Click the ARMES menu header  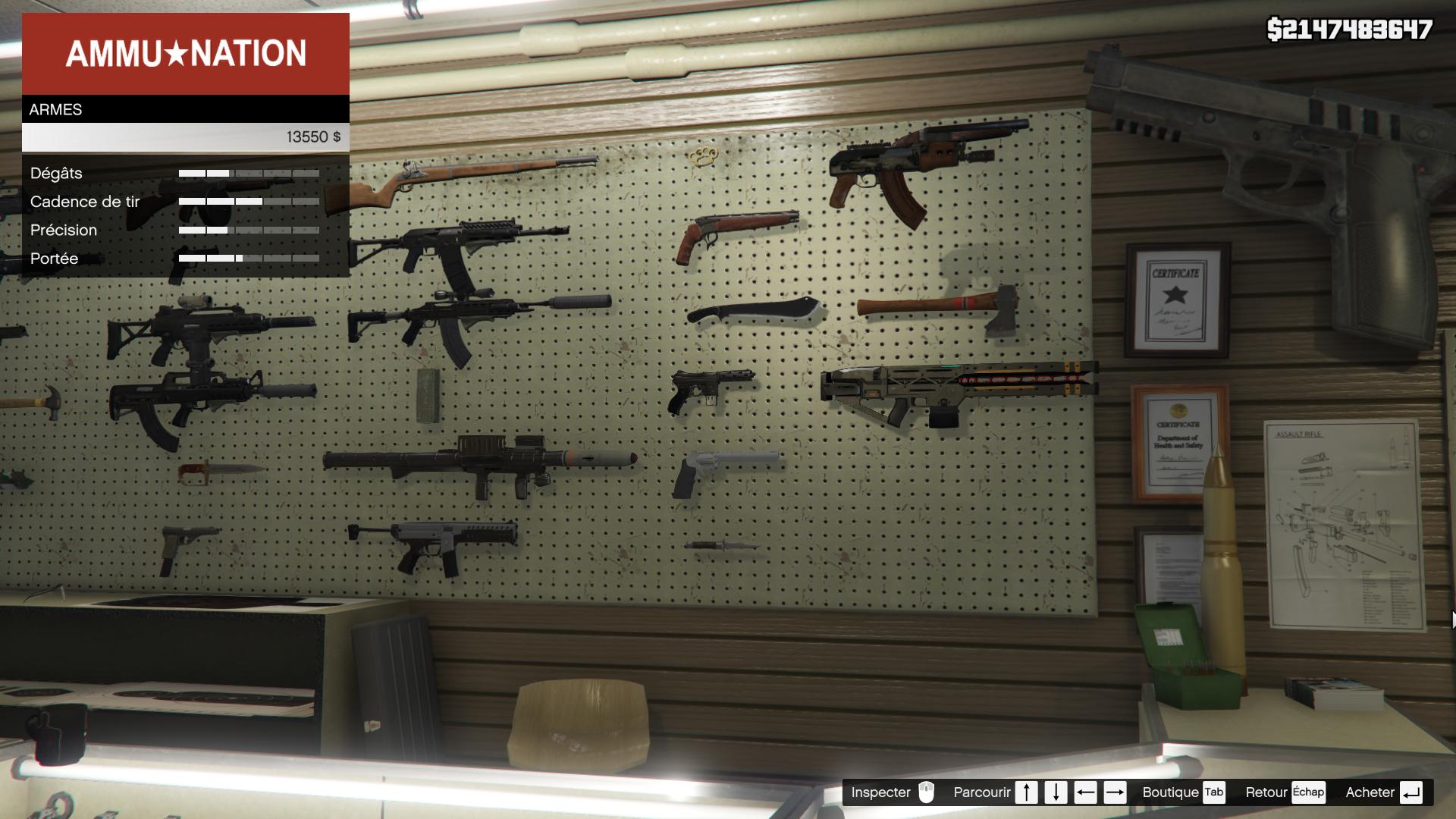pyautogui.click(x=186, y=109)
